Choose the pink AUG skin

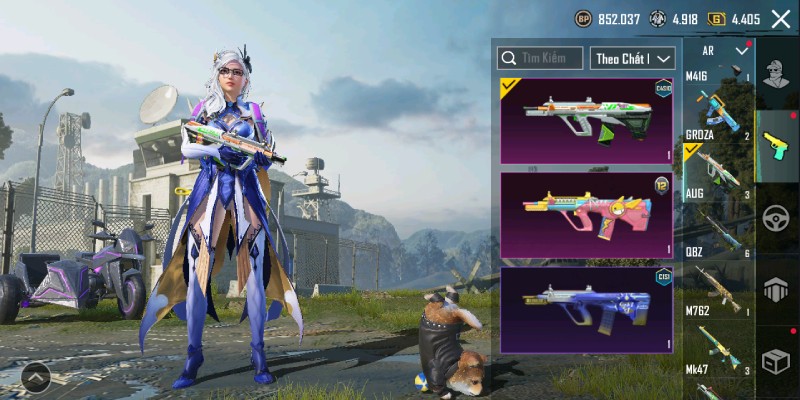click(x=586, y=214)
